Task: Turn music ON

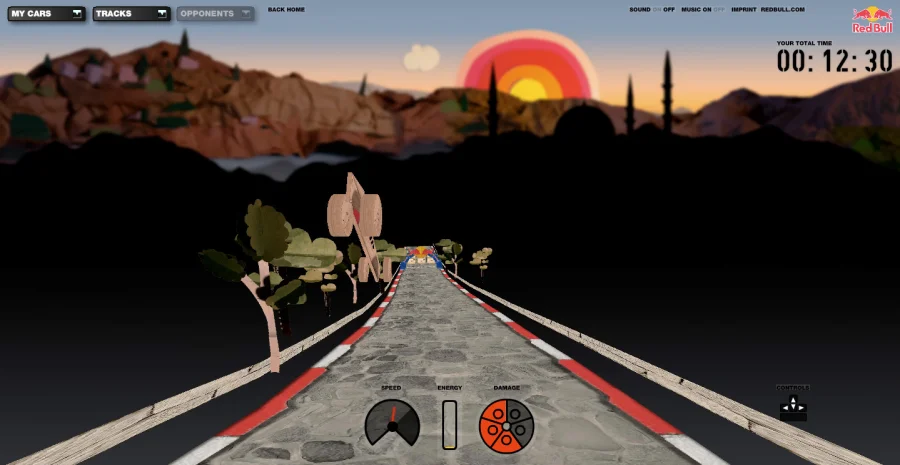Action: [706, 10]
